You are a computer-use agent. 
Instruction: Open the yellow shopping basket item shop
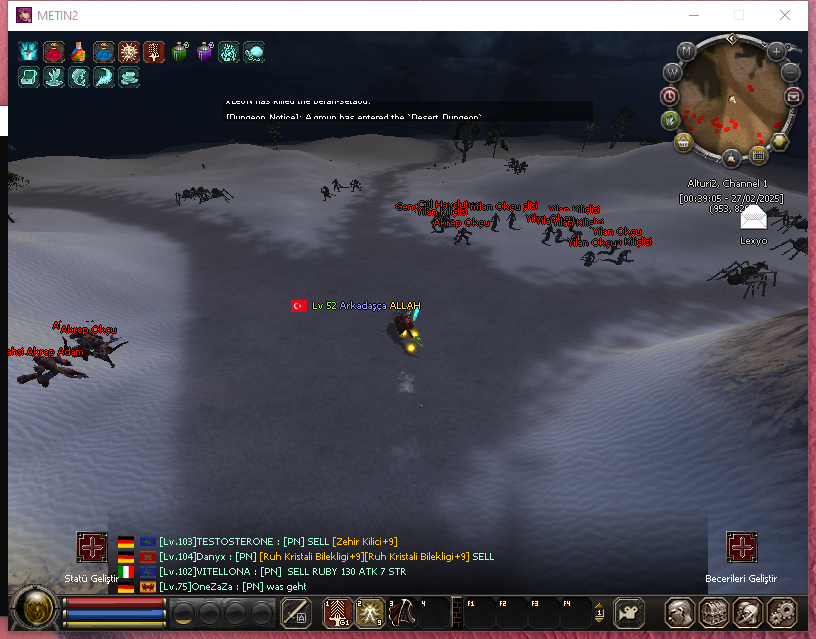[685, 141]
